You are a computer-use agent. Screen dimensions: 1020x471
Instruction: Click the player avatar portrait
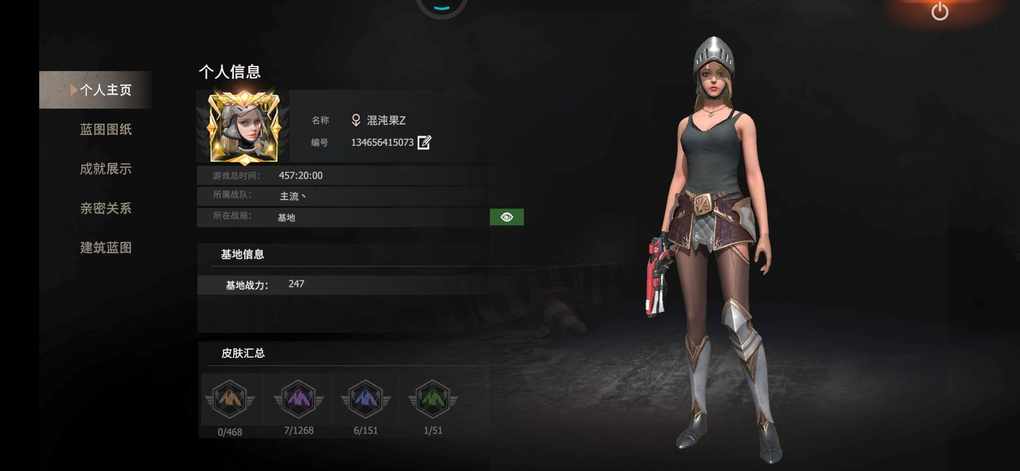(243, 127)
